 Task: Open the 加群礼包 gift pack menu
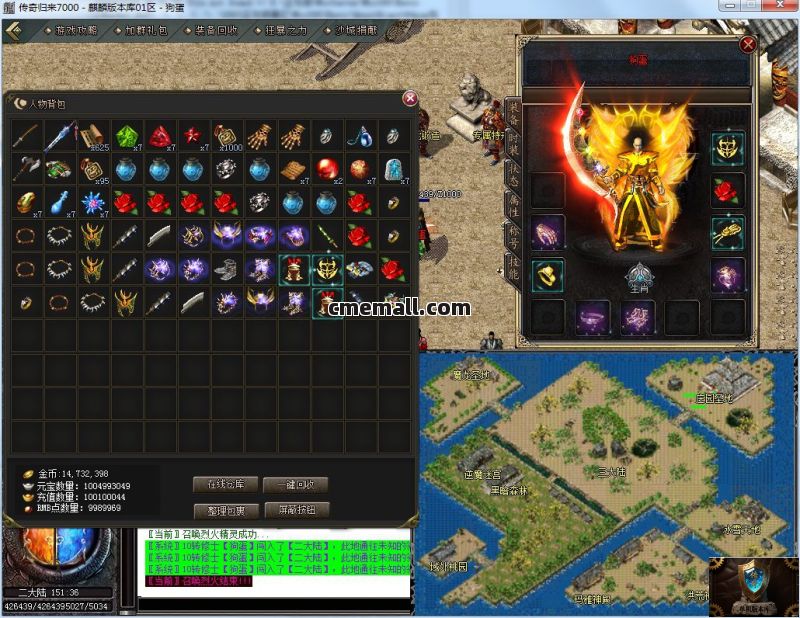coord(142,31)
